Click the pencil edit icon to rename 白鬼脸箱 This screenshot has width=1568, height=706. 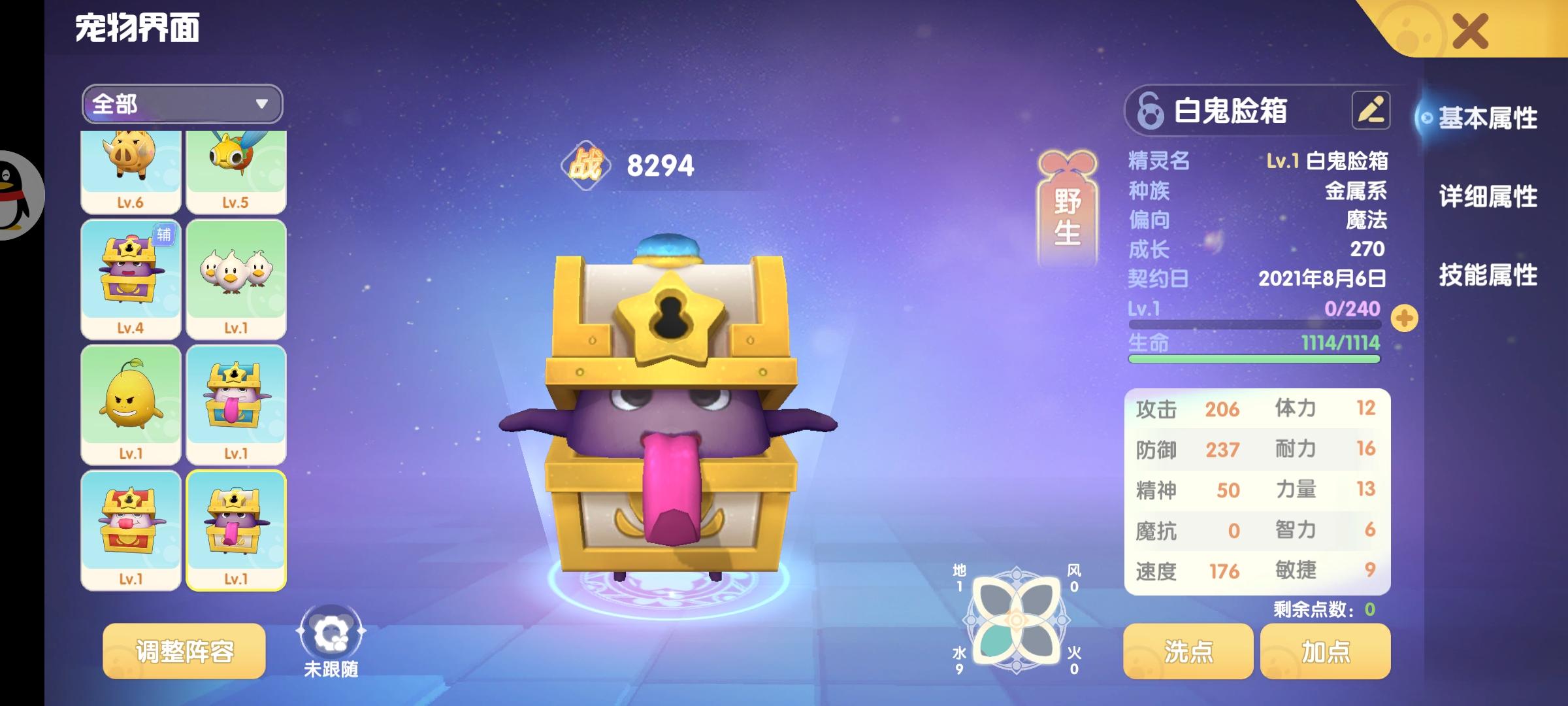[1372, 111]
